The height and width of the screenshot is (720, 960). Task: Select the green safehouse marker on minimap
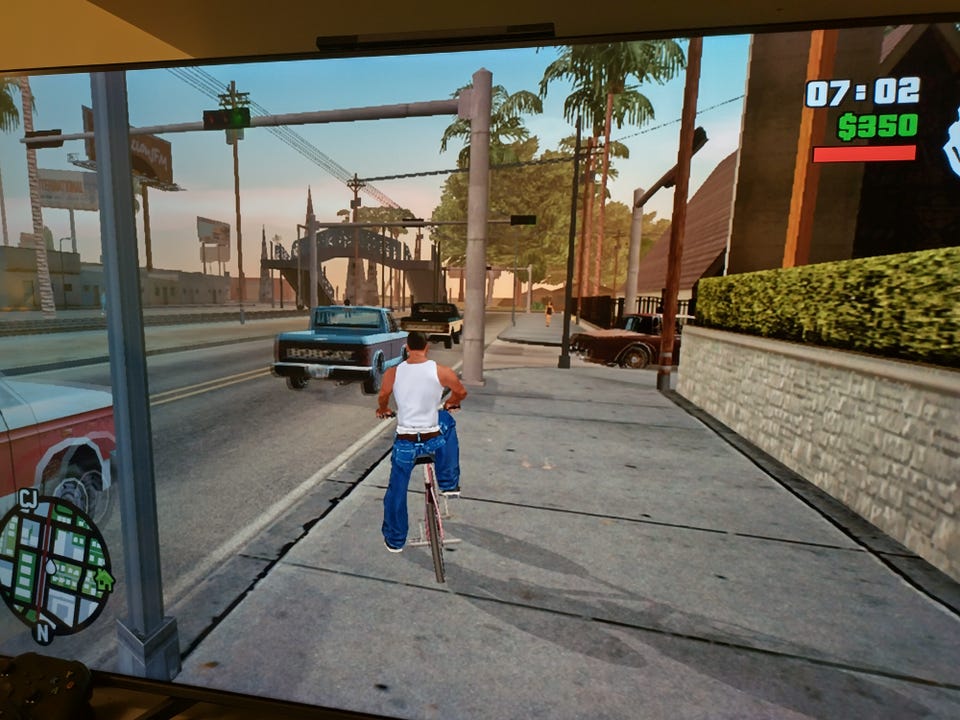point(102,578)
